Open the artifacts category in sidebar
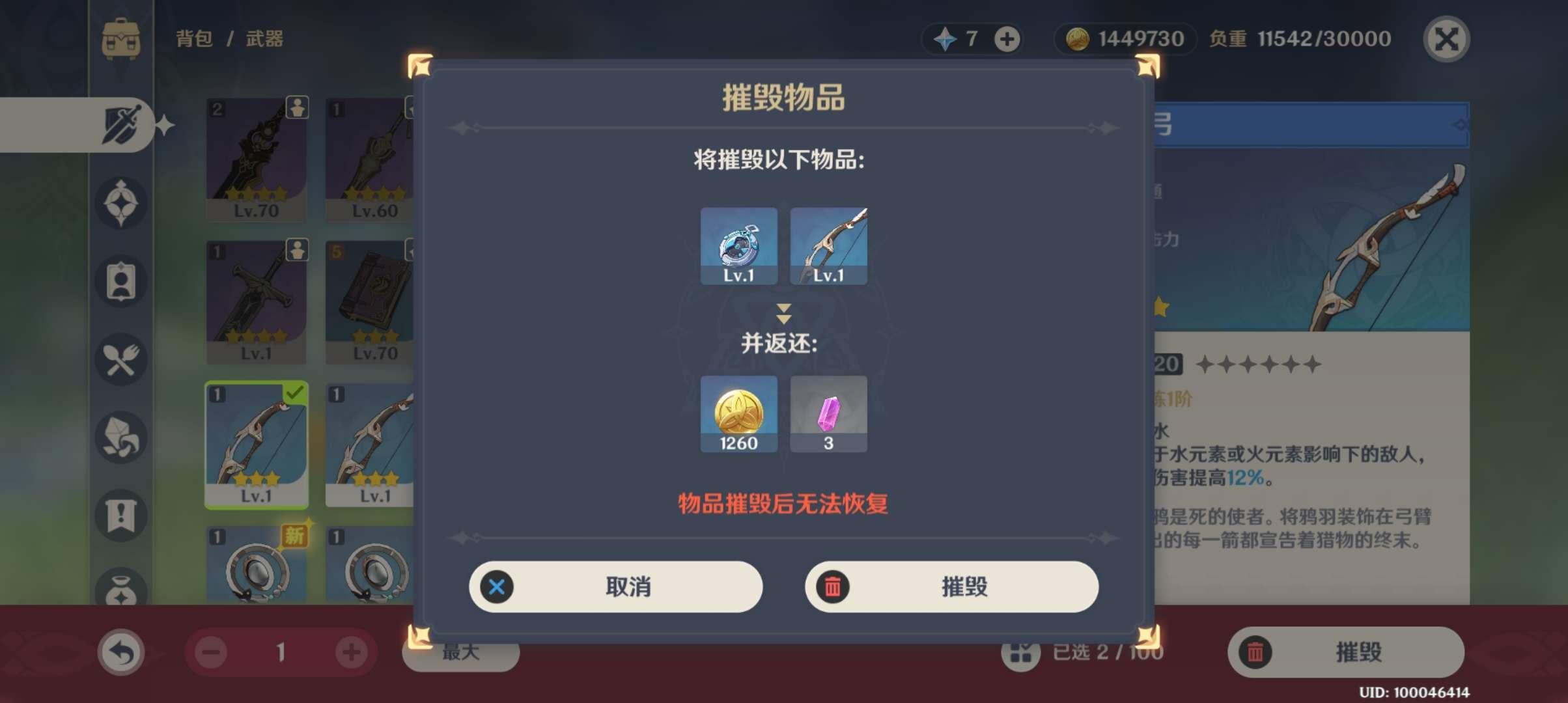Image resolution: width=1568 pixels, height=703 pixels. pos(120,202)
